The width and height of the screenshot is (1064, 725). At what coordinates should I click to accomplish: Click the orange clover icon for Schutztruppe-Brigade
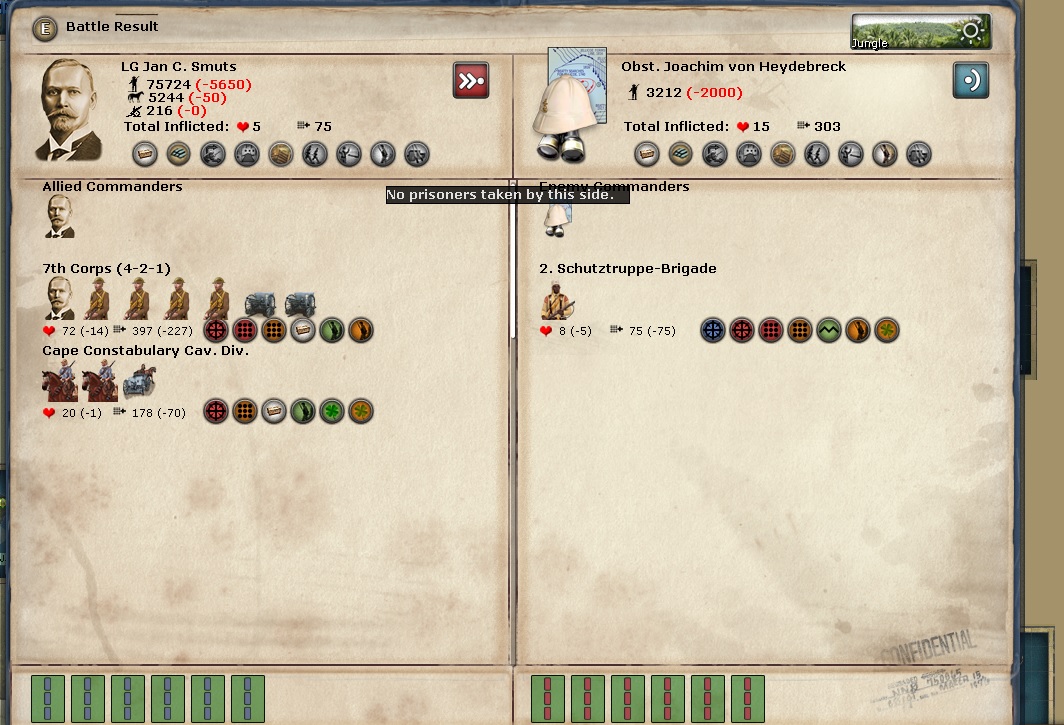click(886, 330)
